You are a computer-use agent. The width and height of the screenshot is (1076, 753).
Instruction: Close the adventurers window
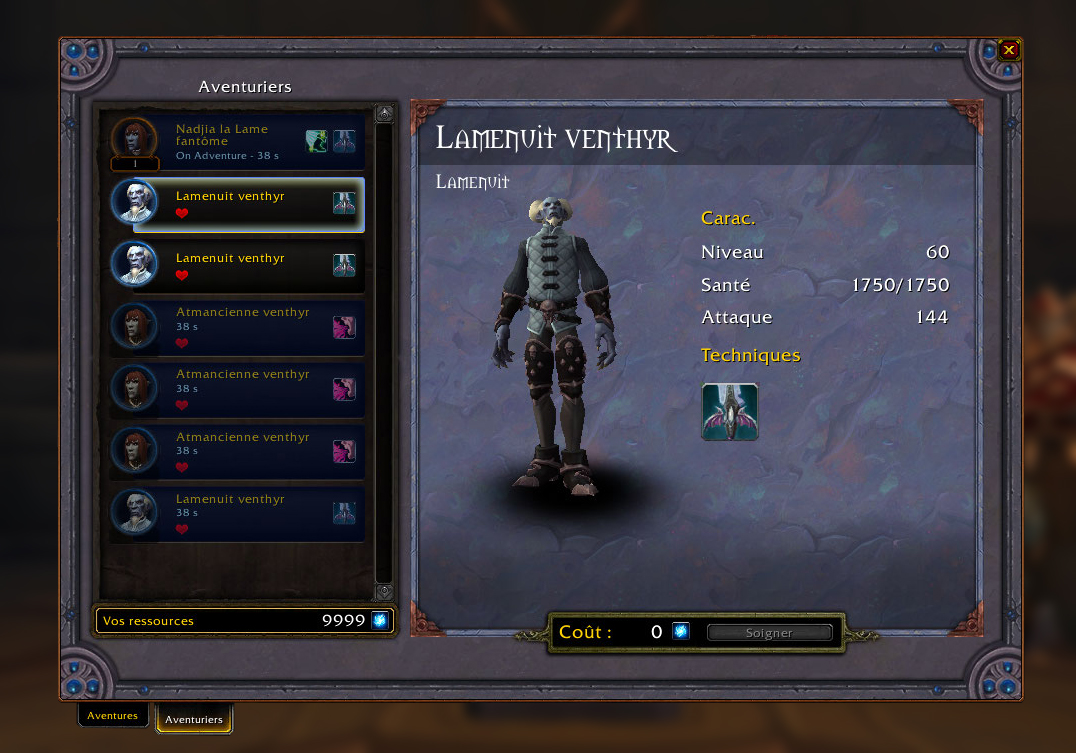point(1009,49)
